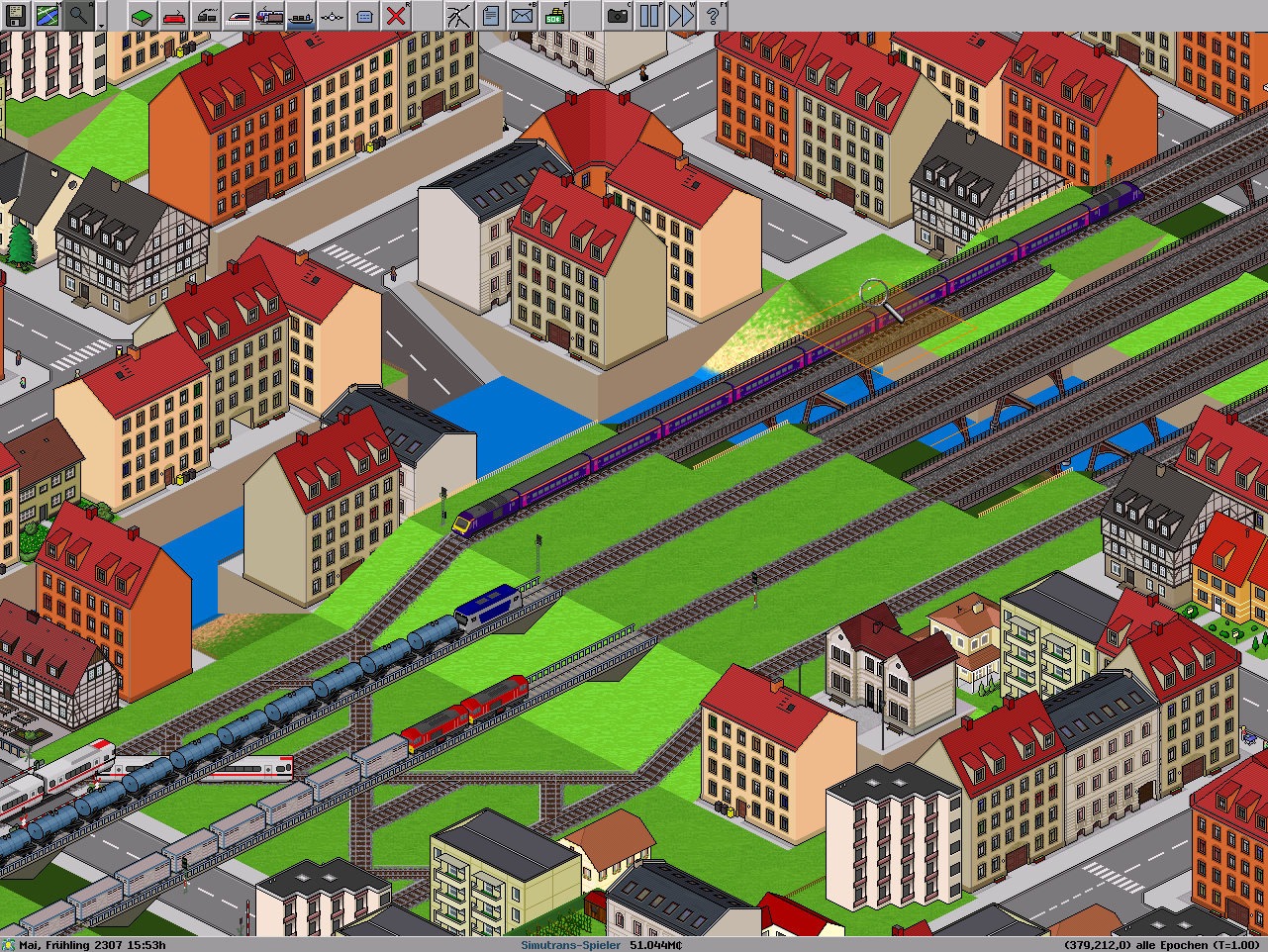Toggle fast forward
Viewport: 1268px width, 952px height.
coord(680,15)
